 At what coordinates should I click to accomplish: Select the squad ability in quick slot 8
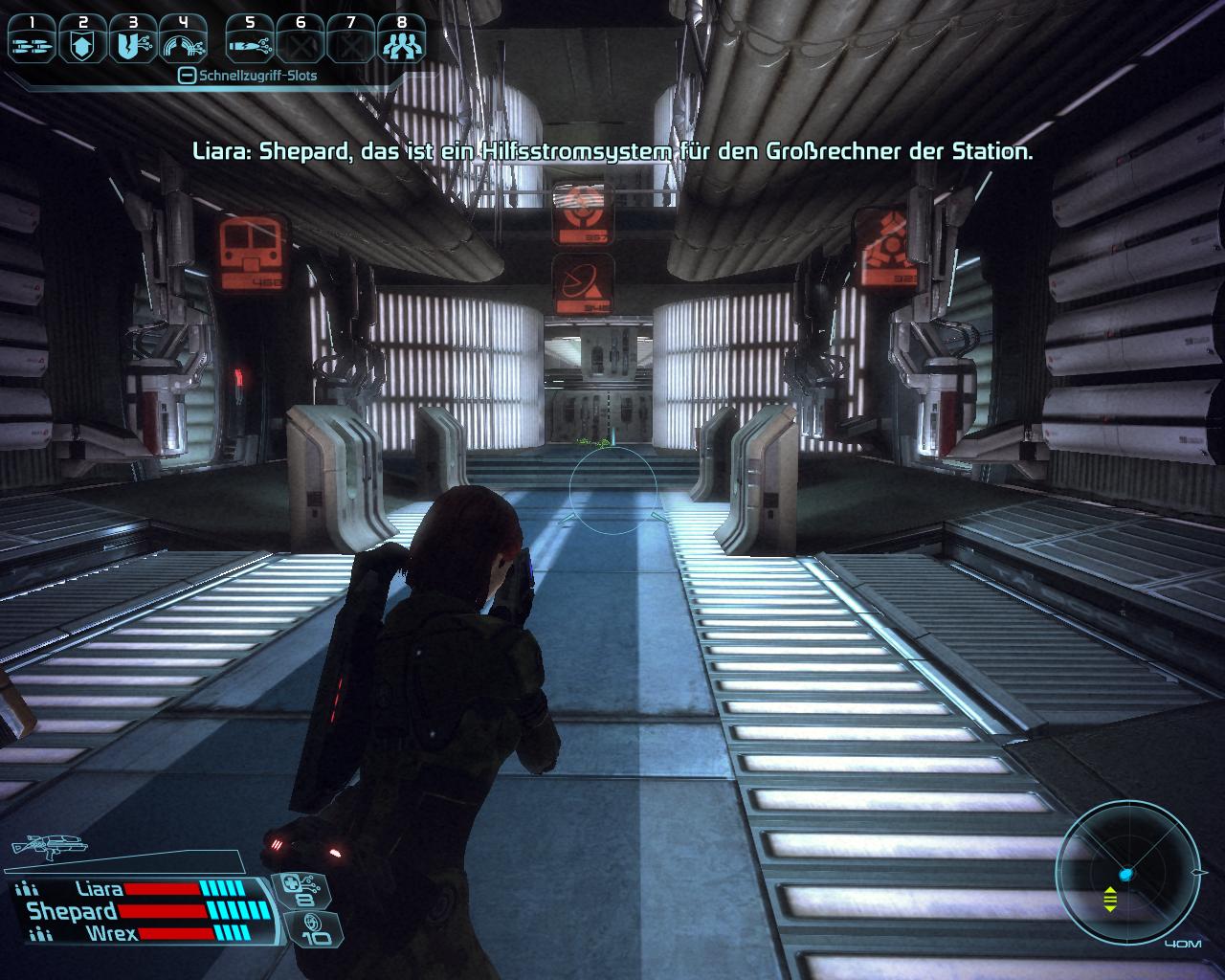[401, 44]
